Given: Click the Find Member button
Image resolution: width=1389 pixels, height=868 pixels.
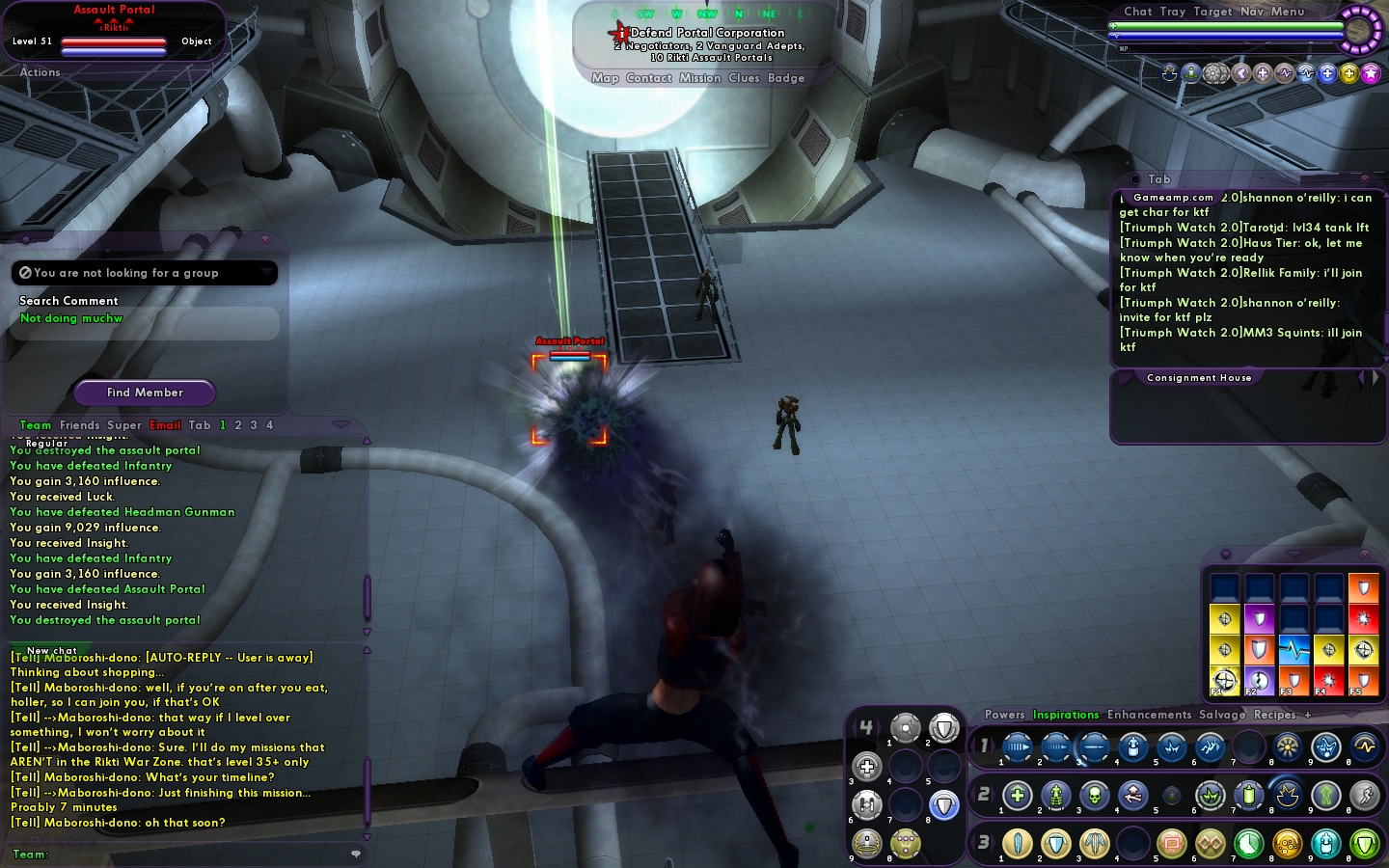Looking at the screenshot, I should coord(145,393).
